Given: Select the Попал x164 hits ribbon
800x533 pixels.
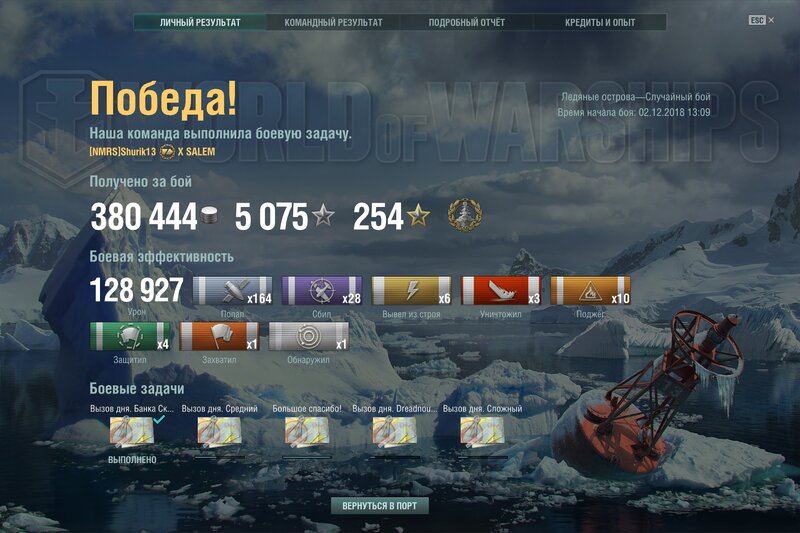Looking at the screenshot, I should pyautogui.click(x=232, y=291).
